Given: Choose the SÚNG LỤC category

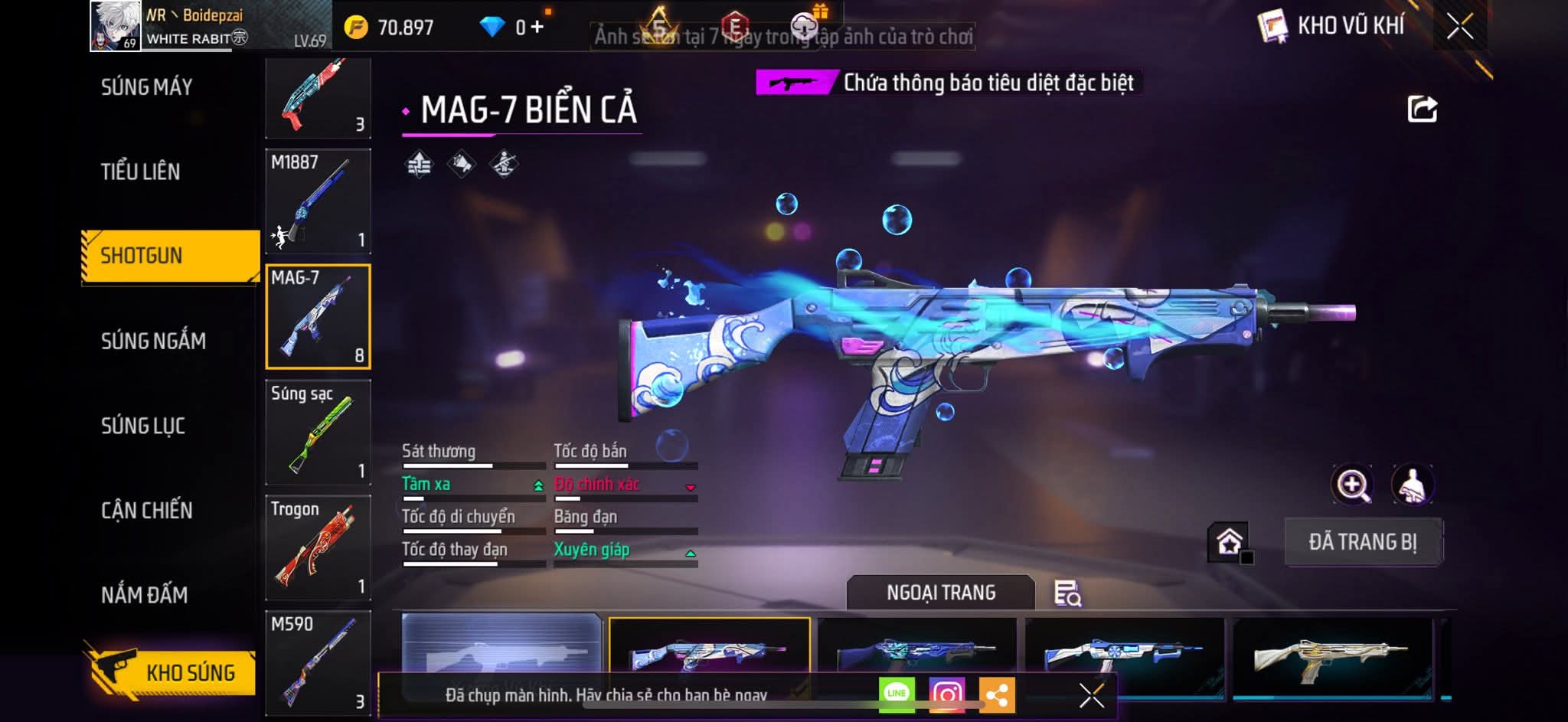Looking at the screenshot, I should [143, 426].
